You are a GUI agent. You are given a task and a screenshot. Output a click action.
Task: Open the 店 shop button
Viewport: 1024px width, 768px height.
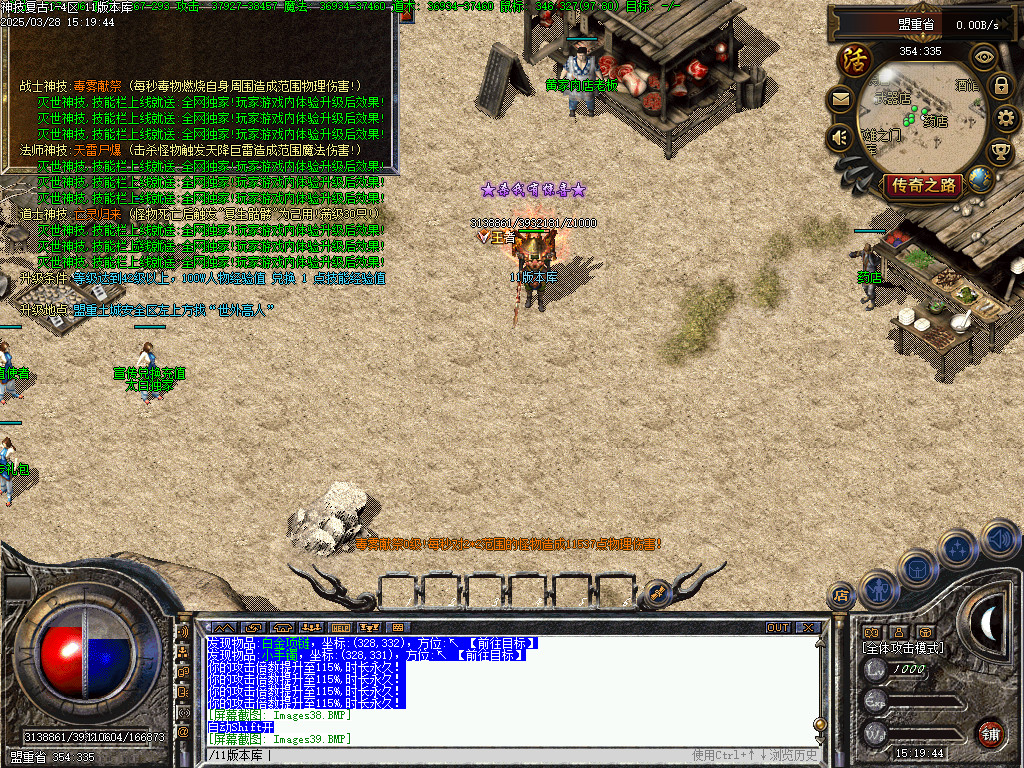840,596
